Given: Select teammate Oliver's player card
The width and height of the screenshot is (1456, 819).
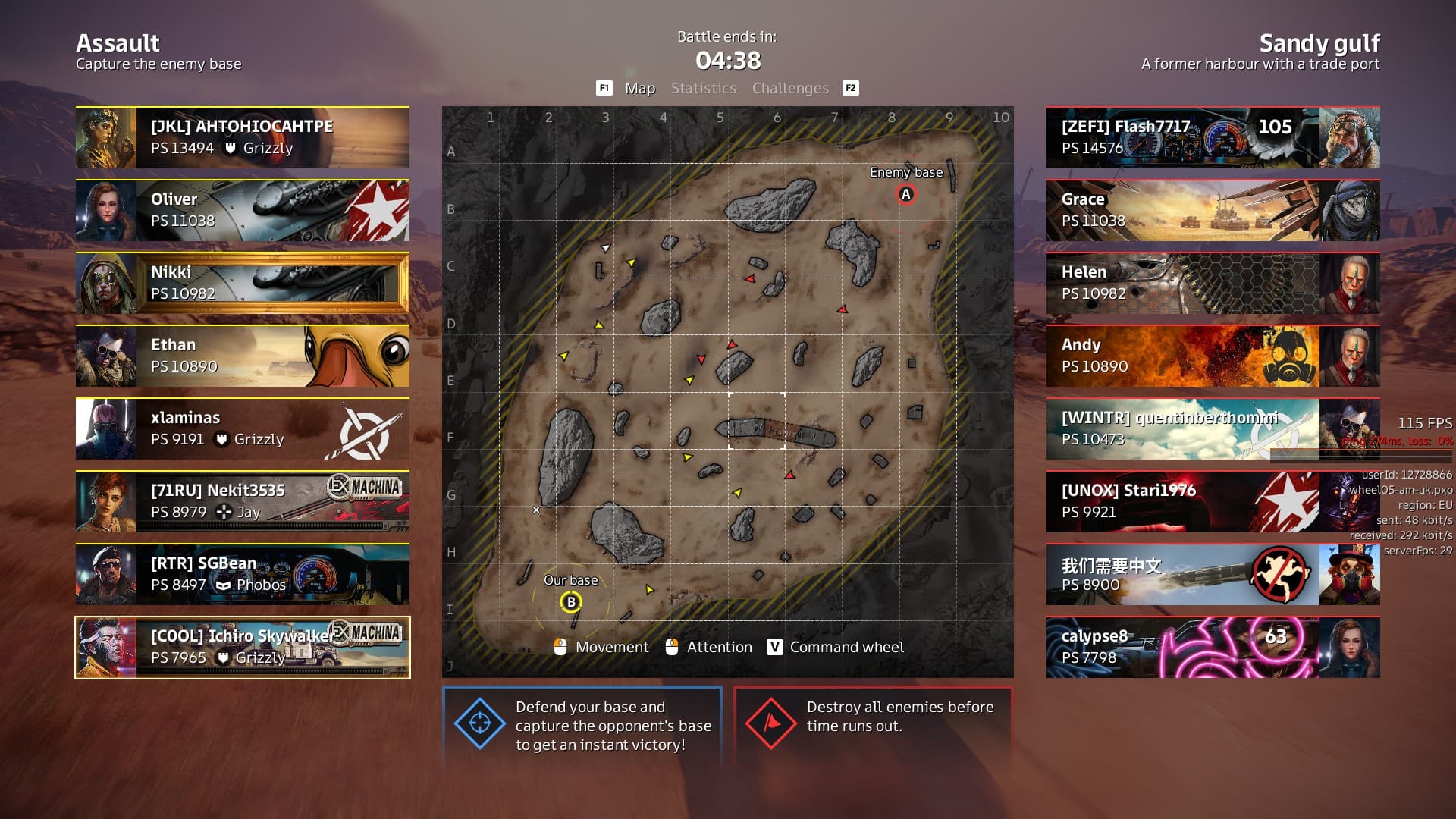Looking at the screenshot, I should point(243,210).
